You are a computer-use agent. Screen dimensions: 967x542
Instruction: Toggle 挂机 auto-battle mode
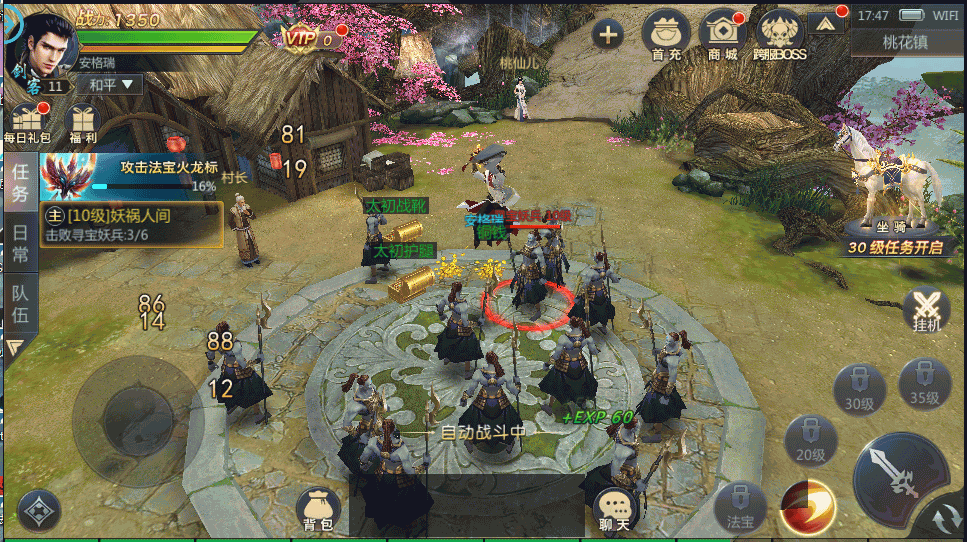(x=927, y=311)
